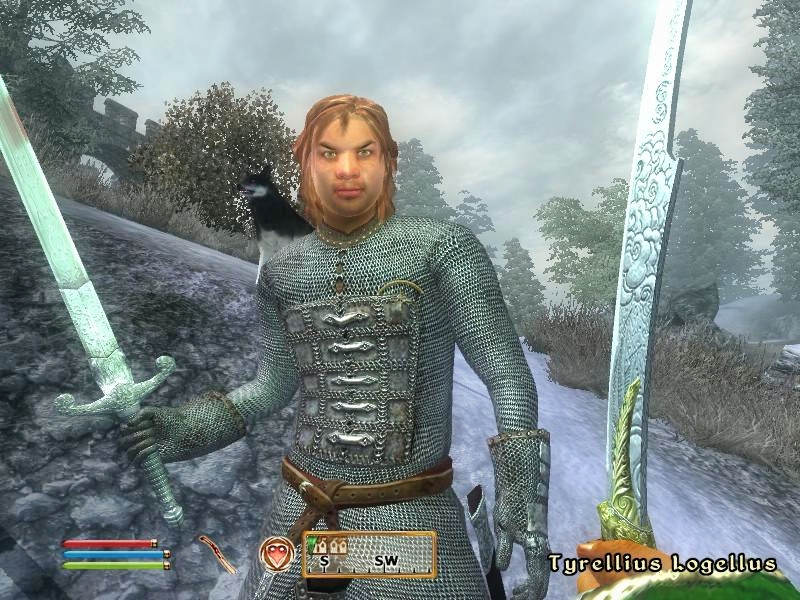
Task: Click the equipped bow weapon icon
Action: tap(213, 555)
